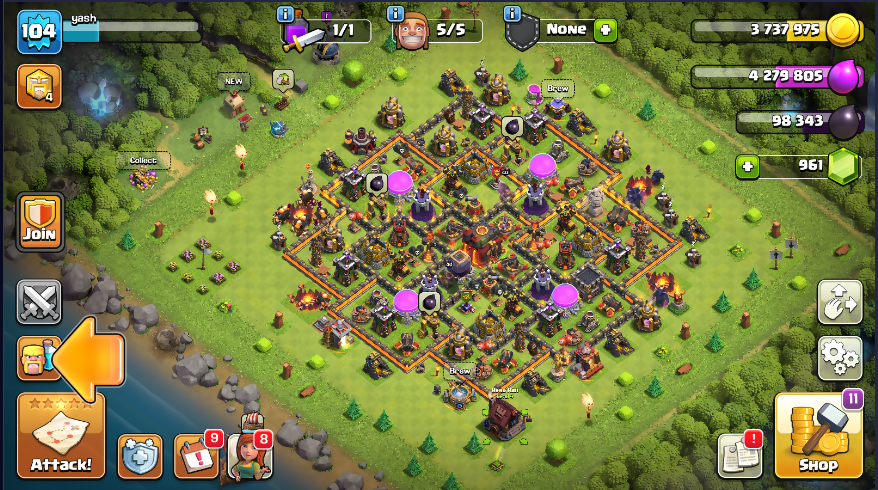Open the player profile from level 104 badge
878x490 pixels.
tap(39, 32)
